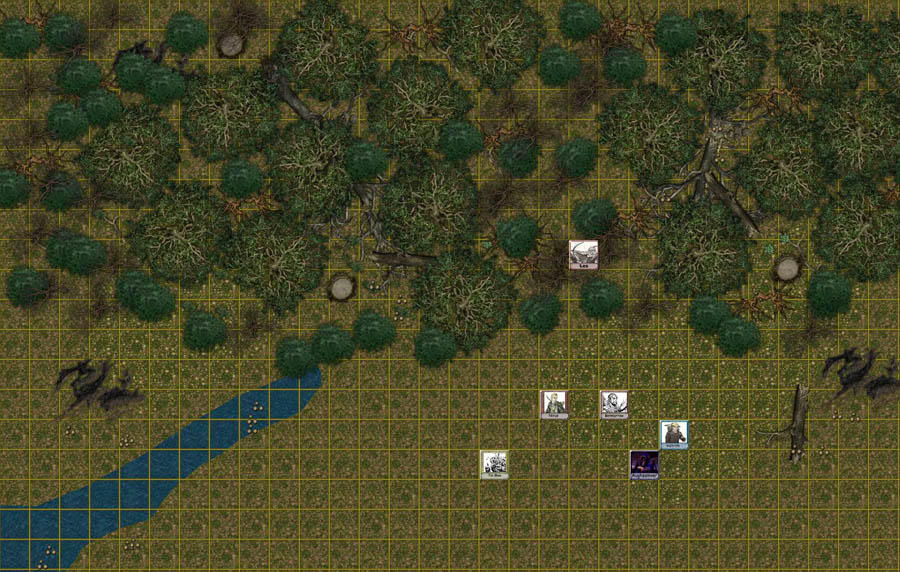Pick the sketched bearded warrior token
This screenshot has height=572, width=900.
click(613, 404)
